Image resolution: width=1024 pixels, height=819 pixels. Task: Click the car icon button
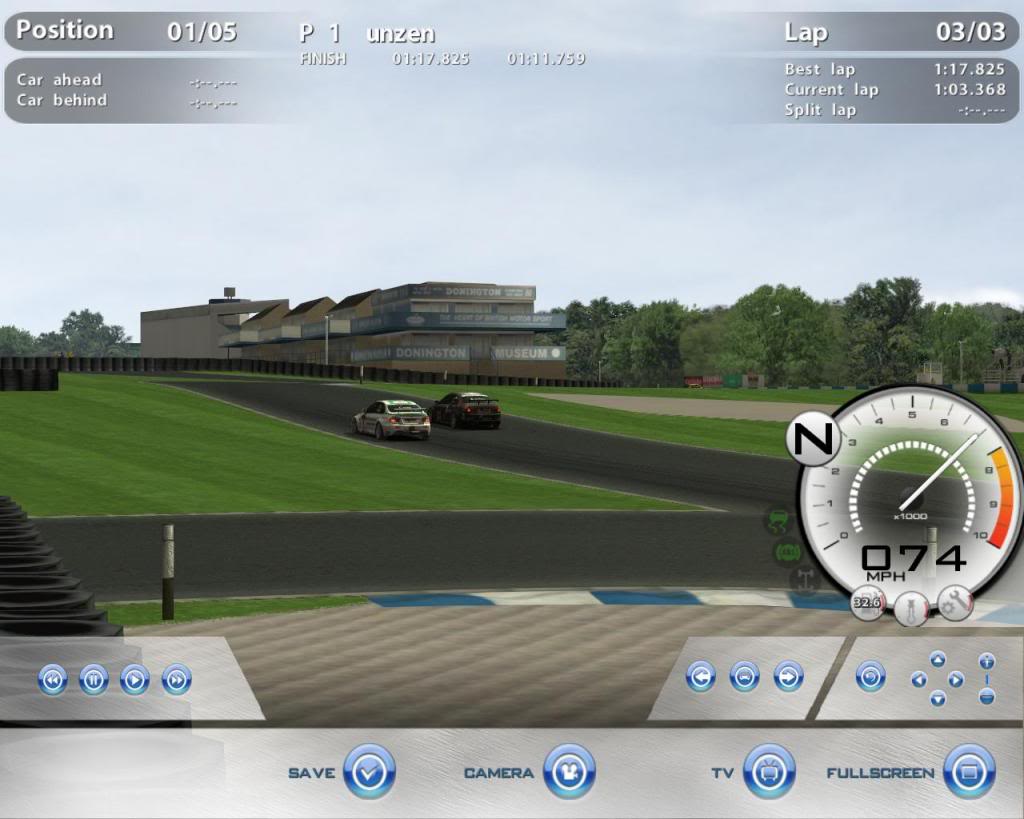745,677
